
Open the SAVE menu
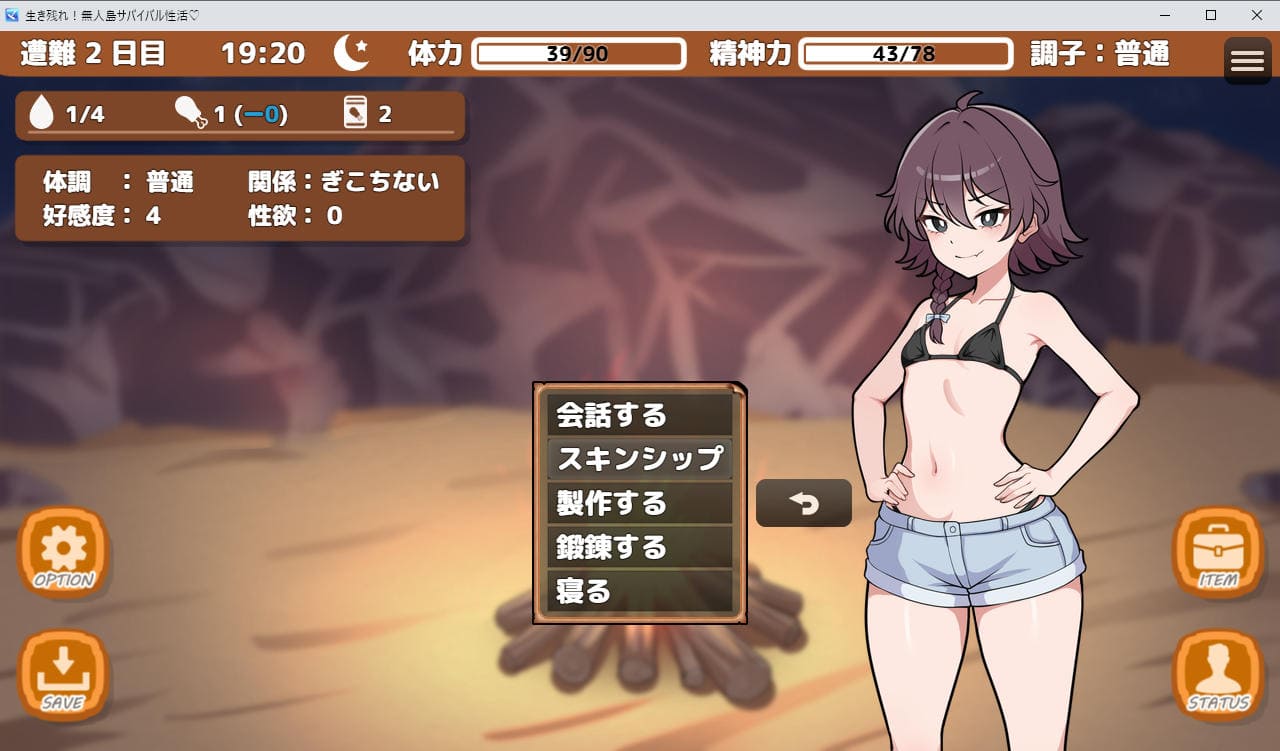(64, 674)
